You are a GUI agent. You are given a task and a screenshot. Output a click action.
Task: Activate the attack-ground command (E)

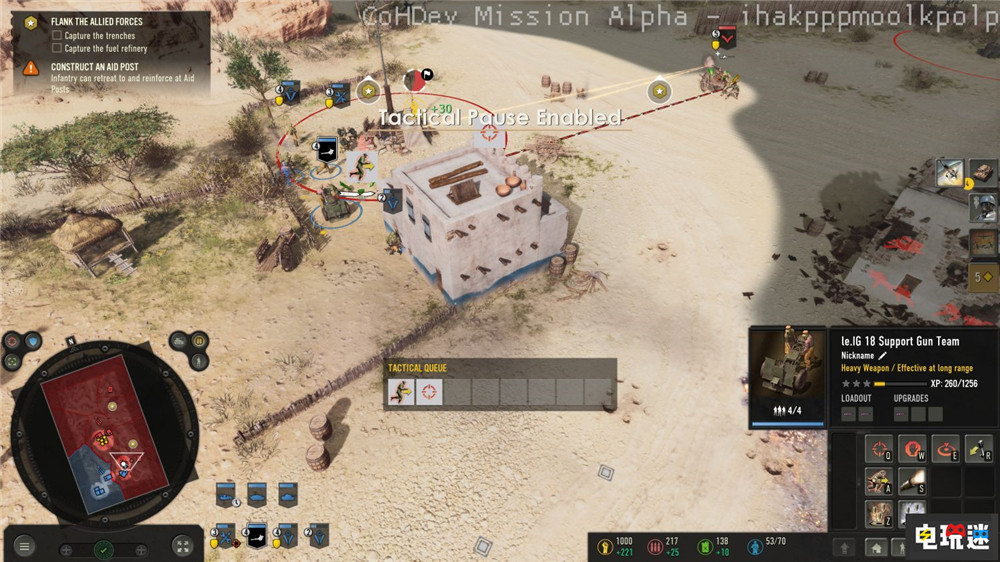[945, 449]
